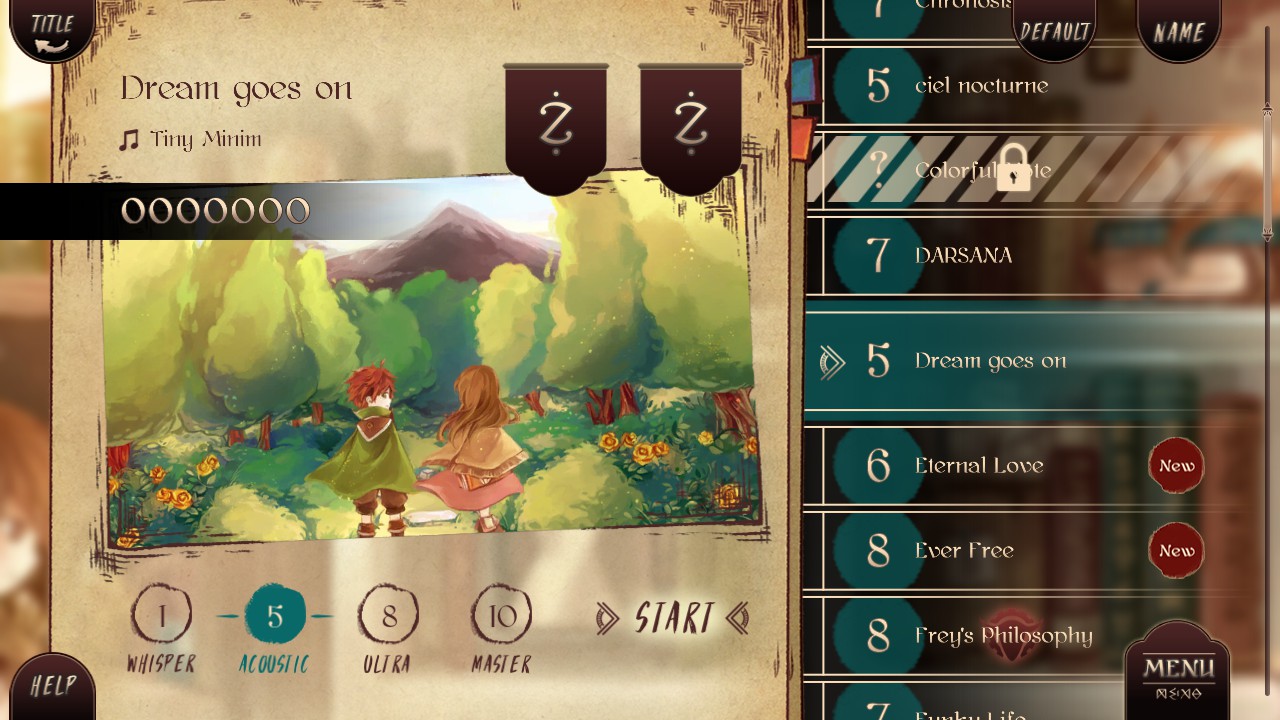Click the New badge on Ever Free
1280x720 pixels.
1176,550
